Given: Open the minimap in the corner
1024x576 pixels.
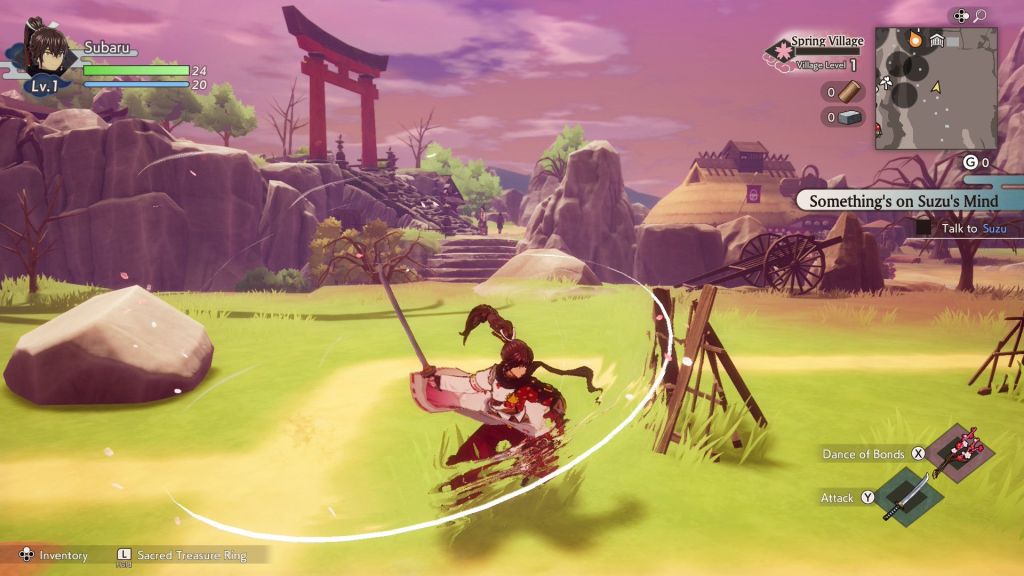Looking at the screenshot, I should pyautogui.click(x=935, y=88).
